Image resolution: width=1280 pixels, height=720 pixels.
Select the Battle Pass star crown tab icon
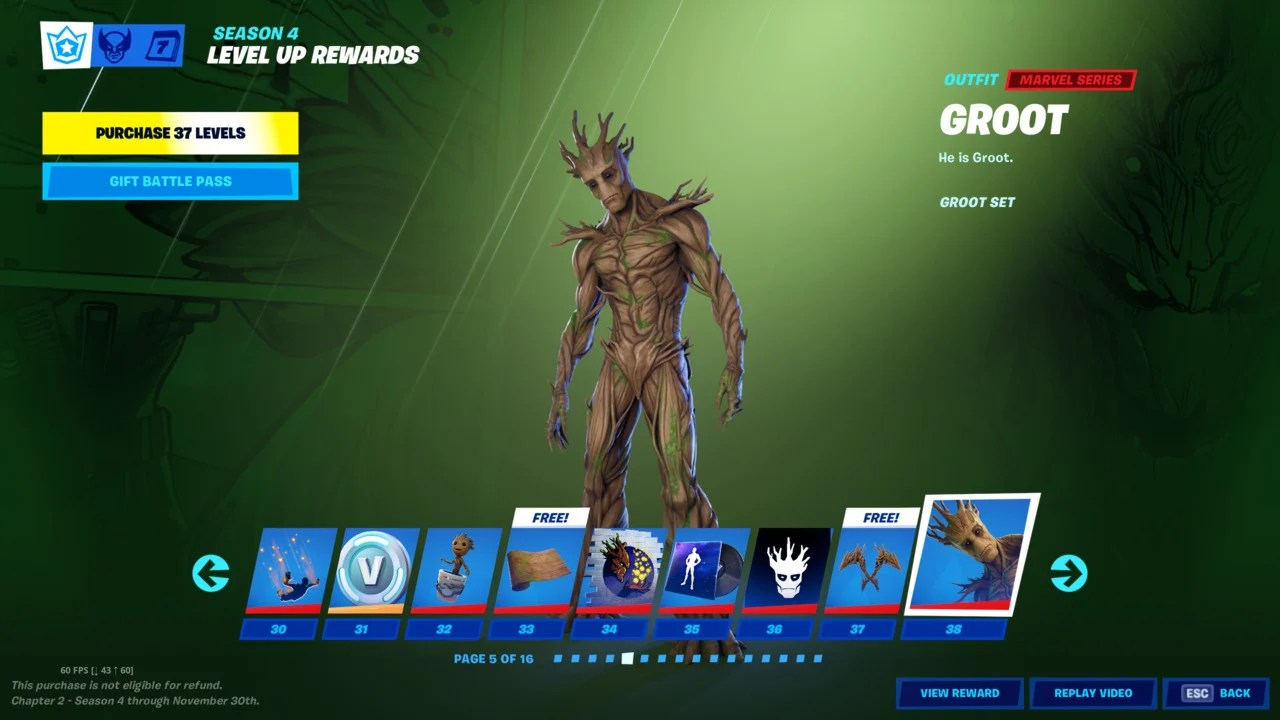(x=66, y=44)
